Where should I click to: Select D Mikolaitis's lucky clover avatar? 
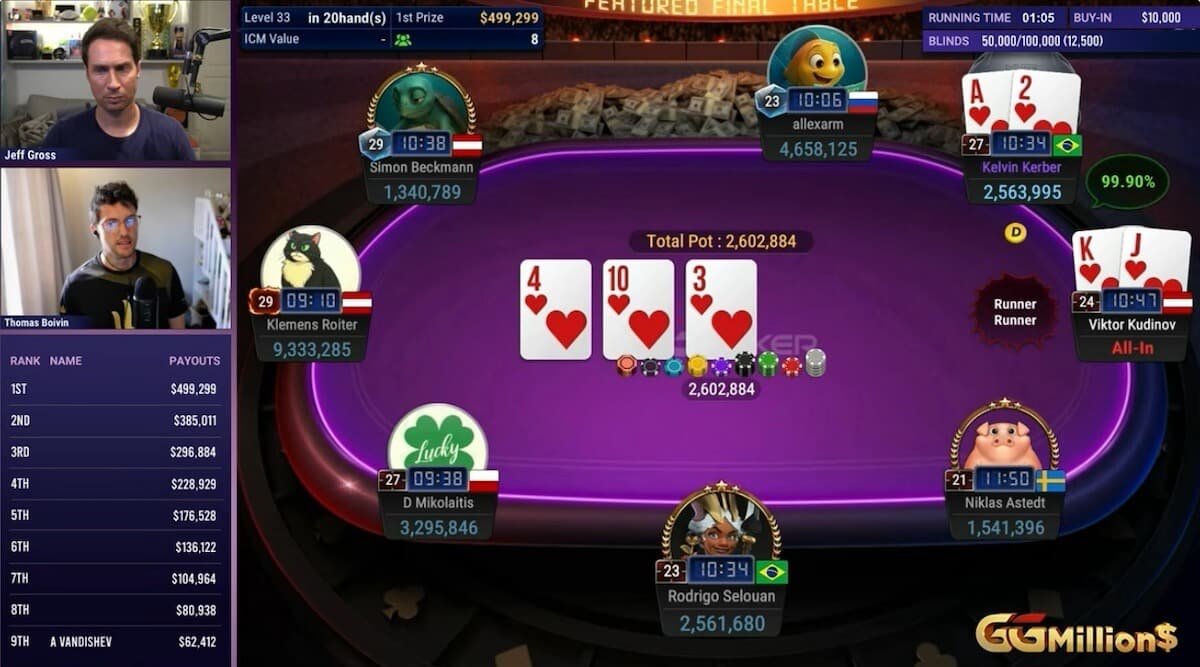(437, 440)
